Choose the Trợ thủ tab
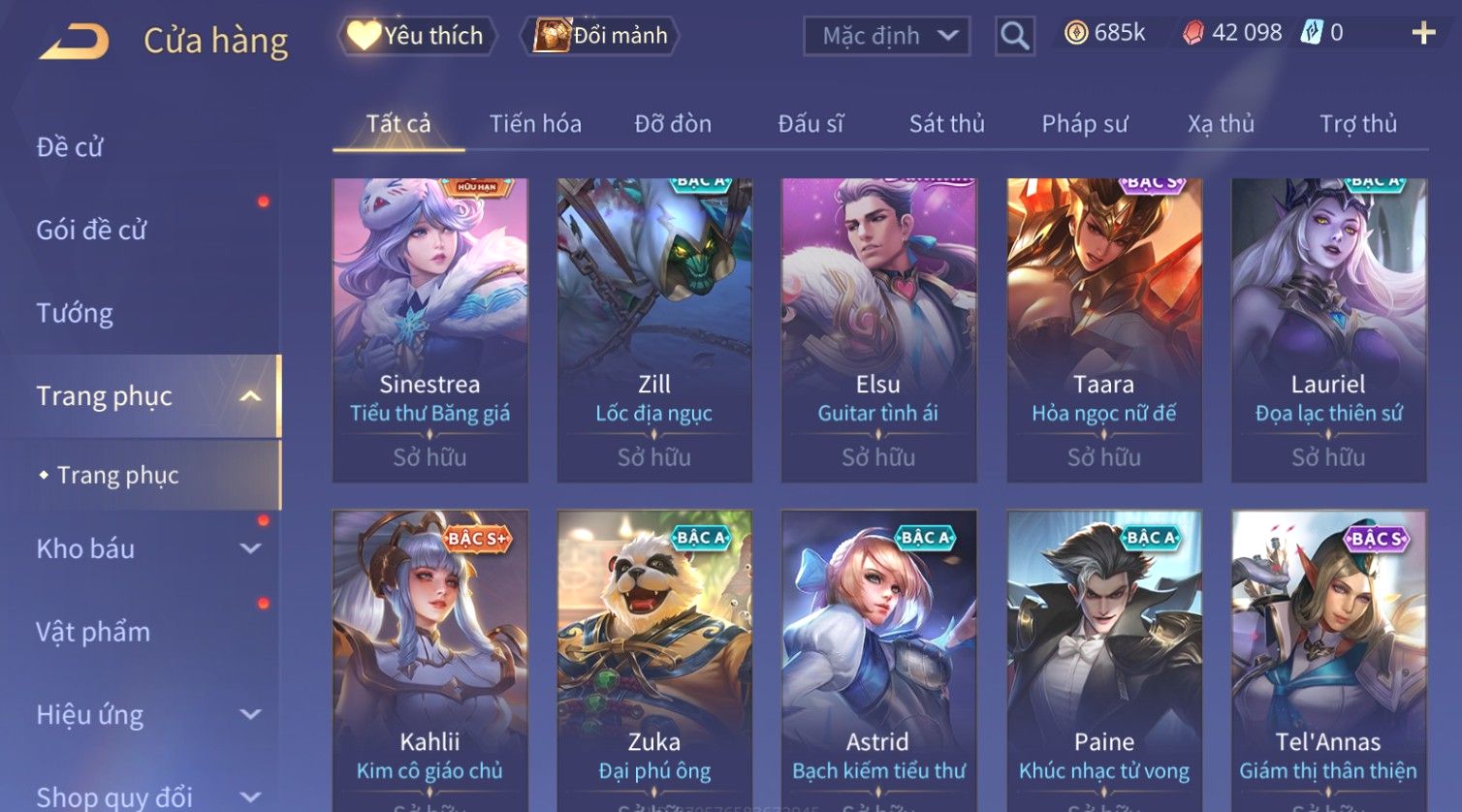Screen dimensions: 1462x812 1357,124
